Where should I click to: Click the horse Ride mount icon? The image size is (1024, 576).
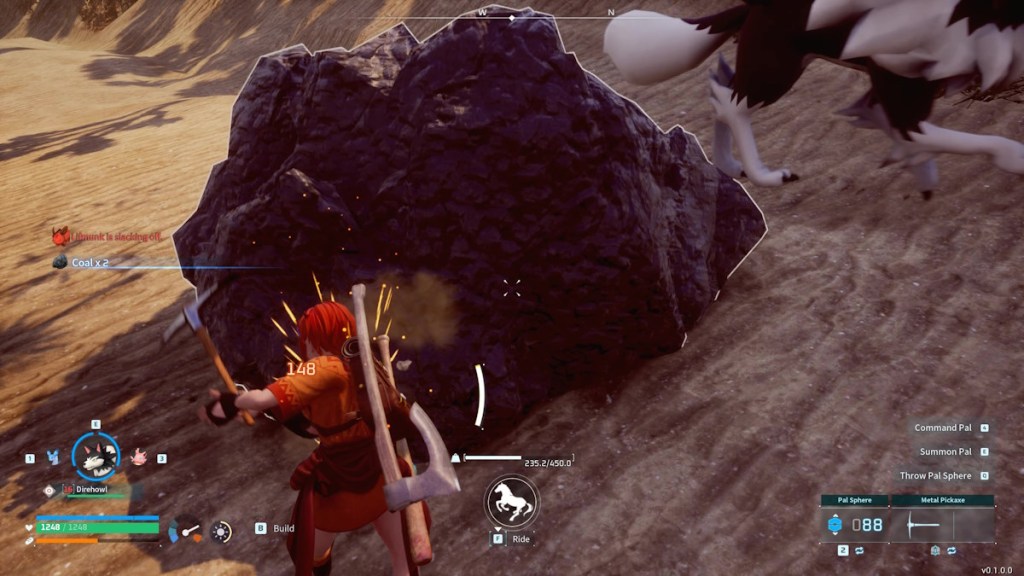tap(511, 502)
